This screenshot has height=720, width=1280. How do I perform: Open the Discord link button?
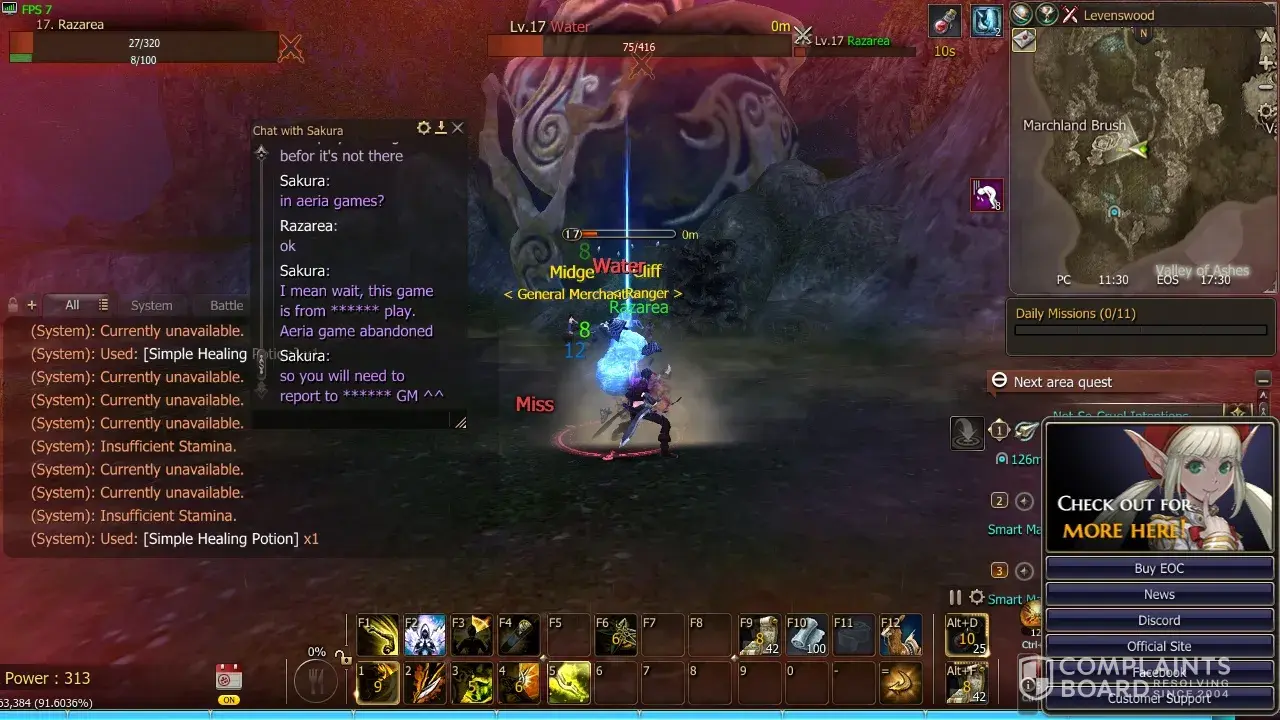(x=1159, y=620)
